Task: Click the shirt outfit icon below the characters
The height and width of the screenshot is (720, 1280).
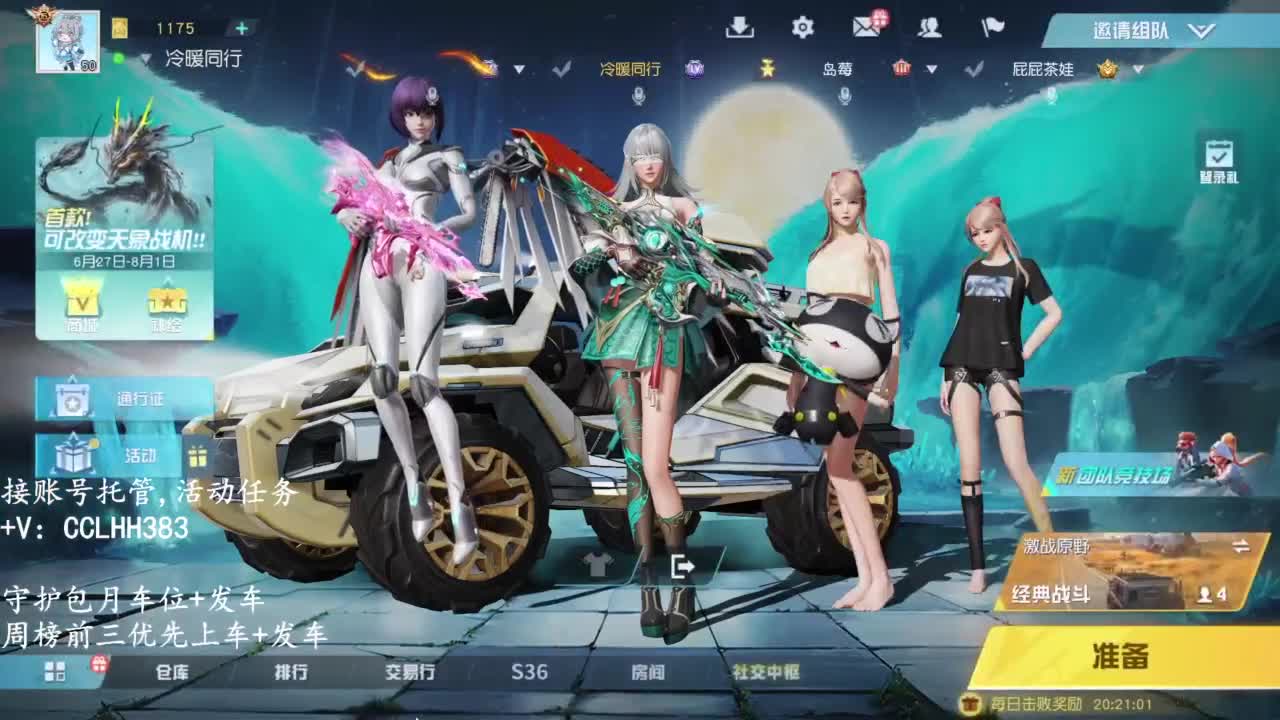Action: 598,566
